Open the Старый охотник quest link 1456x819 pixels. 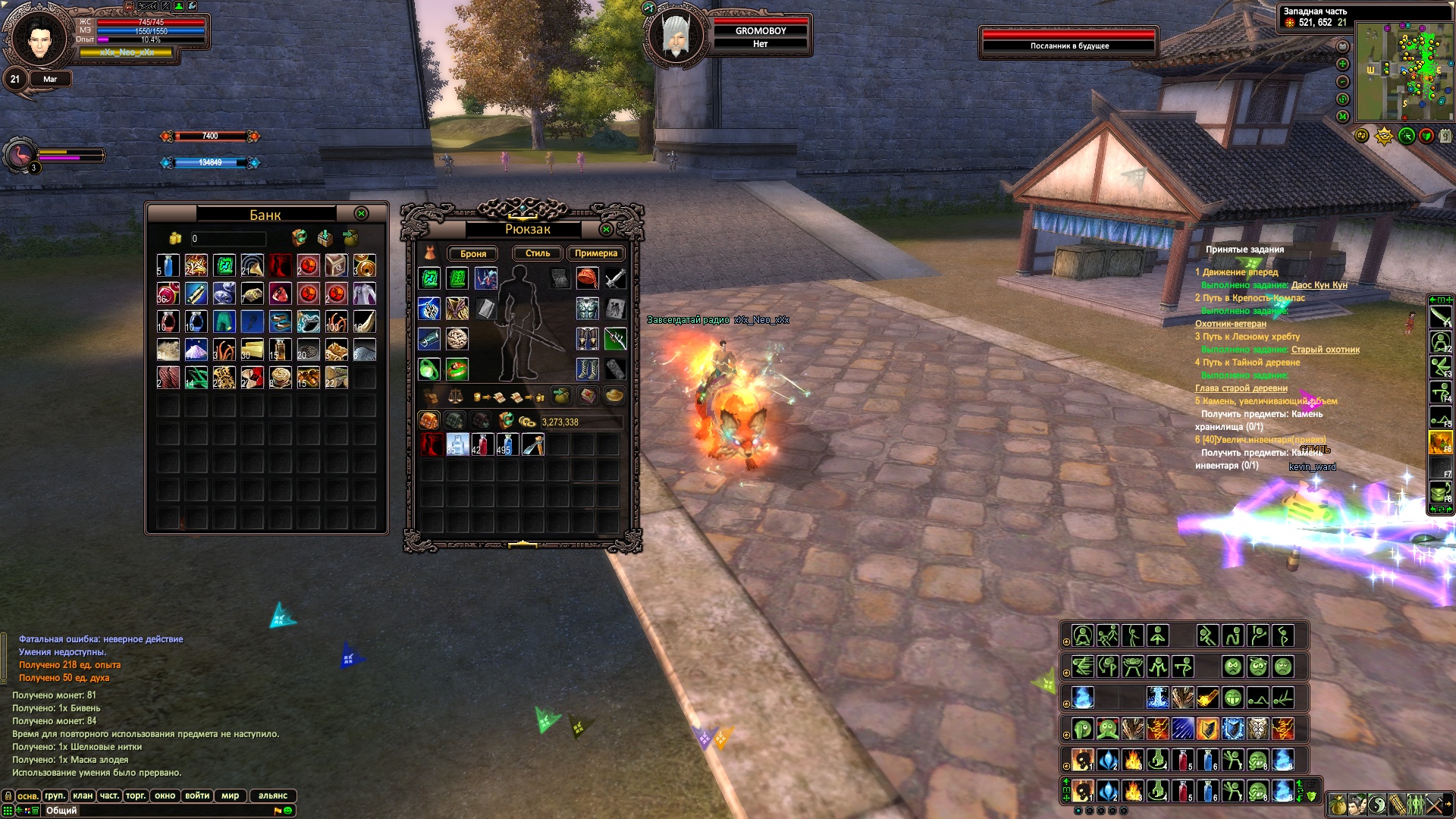1325,350
